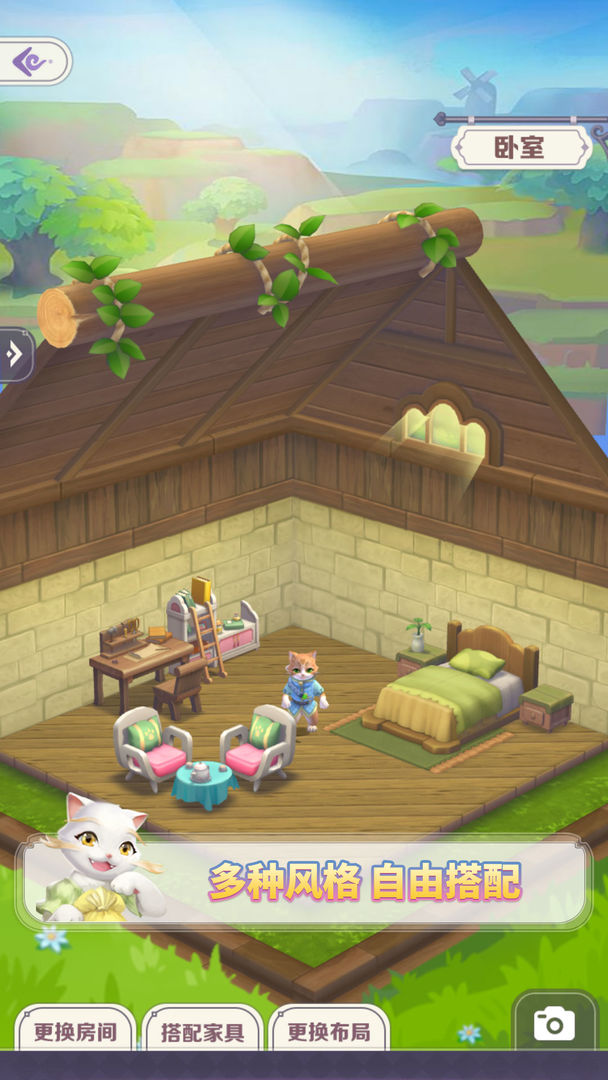Take a screenshot with the camera button
The width and height of the screenshot is (608, 1080).
tap(554, 1023)
